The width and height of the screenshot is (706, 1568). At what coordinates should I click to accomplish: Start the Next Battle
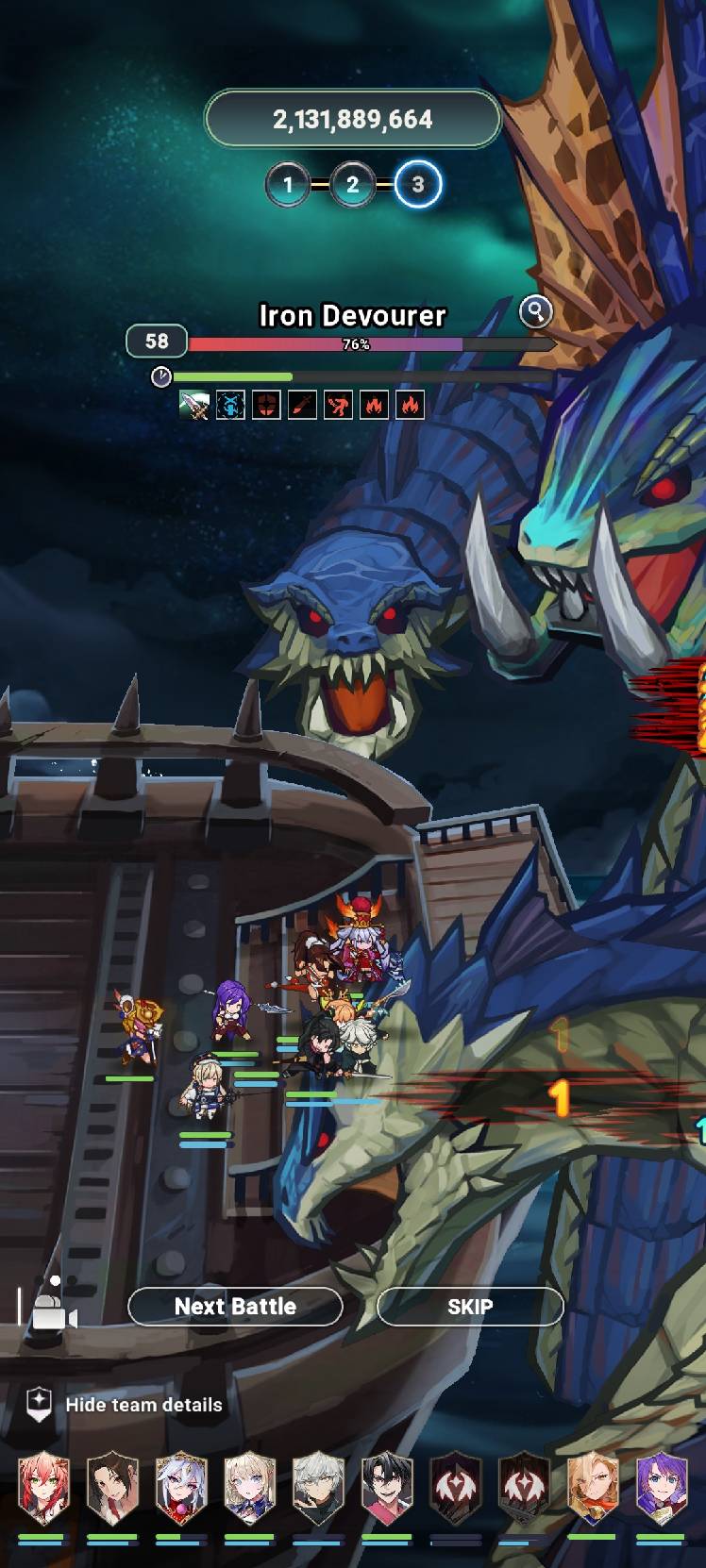235,1307
